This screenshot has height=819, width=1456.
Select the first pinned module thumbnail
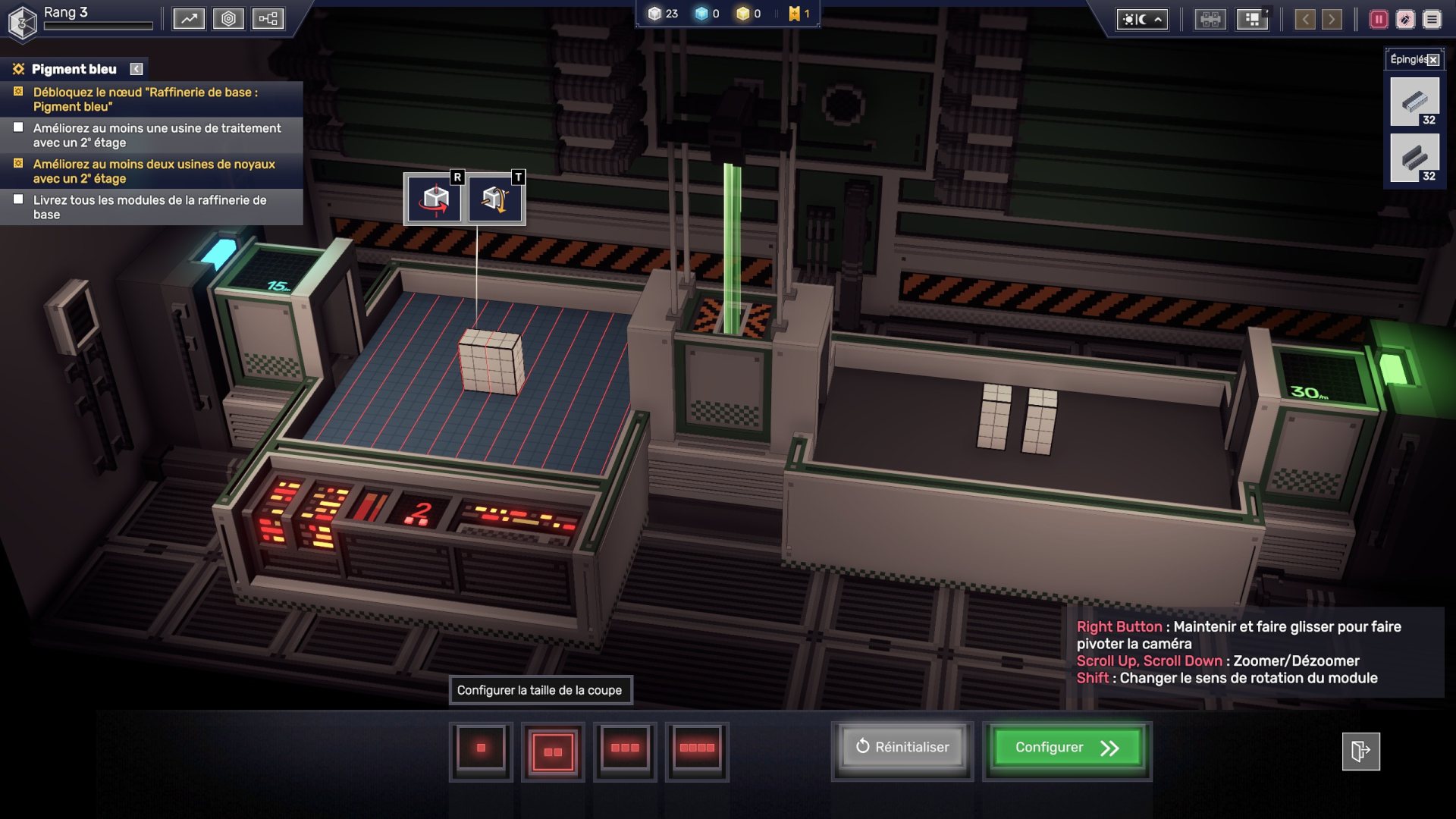pos(1414,102)
